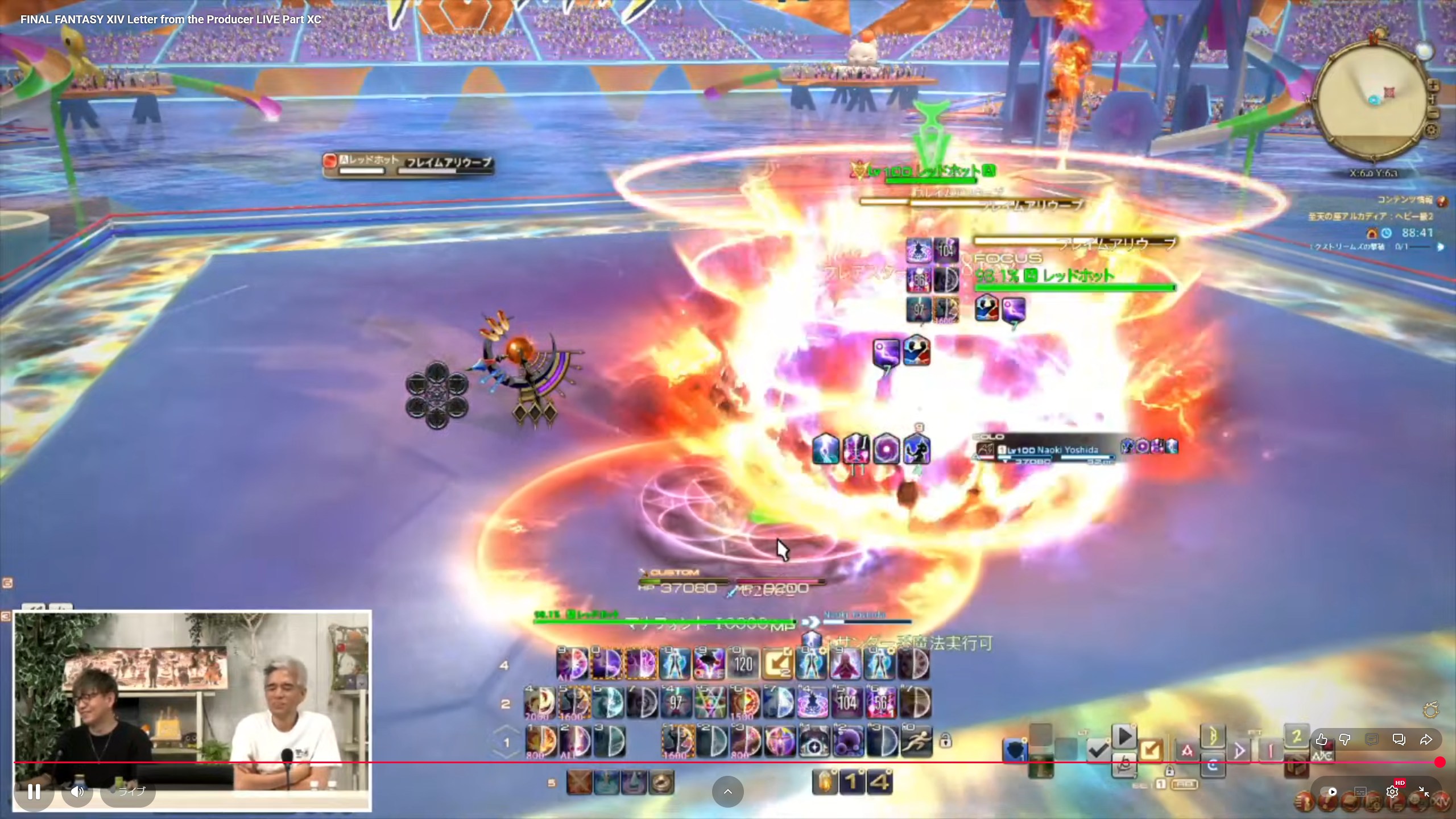Open the video player settings gear
The height and width of the screenshot is (819, 1456).
(x=1392, y=791)
